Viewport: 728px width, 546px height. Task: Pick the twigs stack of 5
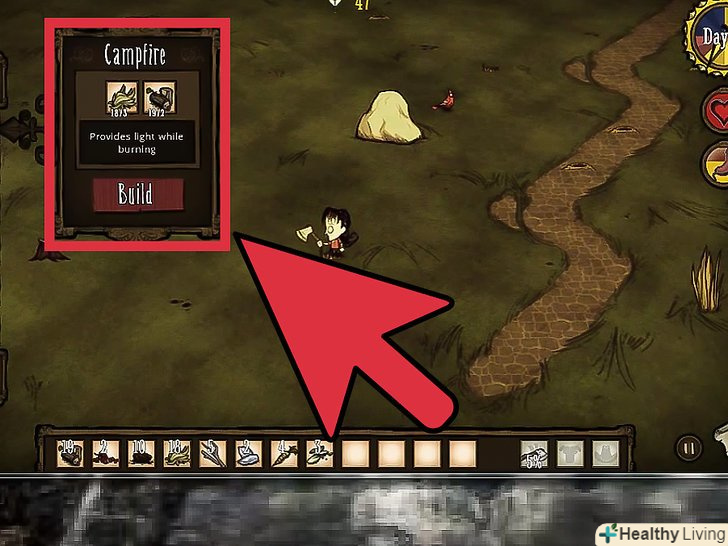pos(214,455)
